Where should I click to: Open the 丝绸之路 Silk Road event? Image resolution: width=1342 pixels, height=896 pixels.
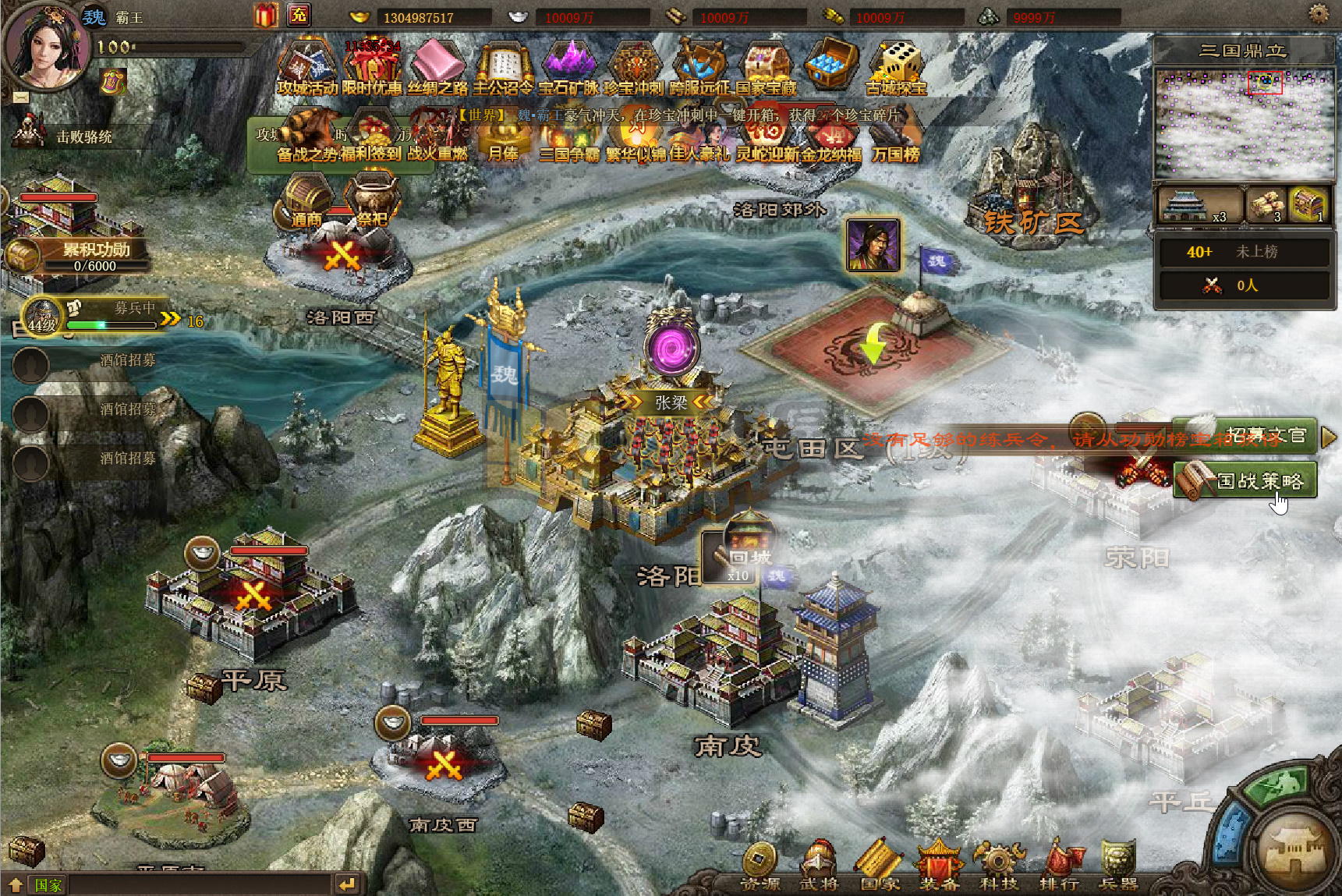point(437,68)
